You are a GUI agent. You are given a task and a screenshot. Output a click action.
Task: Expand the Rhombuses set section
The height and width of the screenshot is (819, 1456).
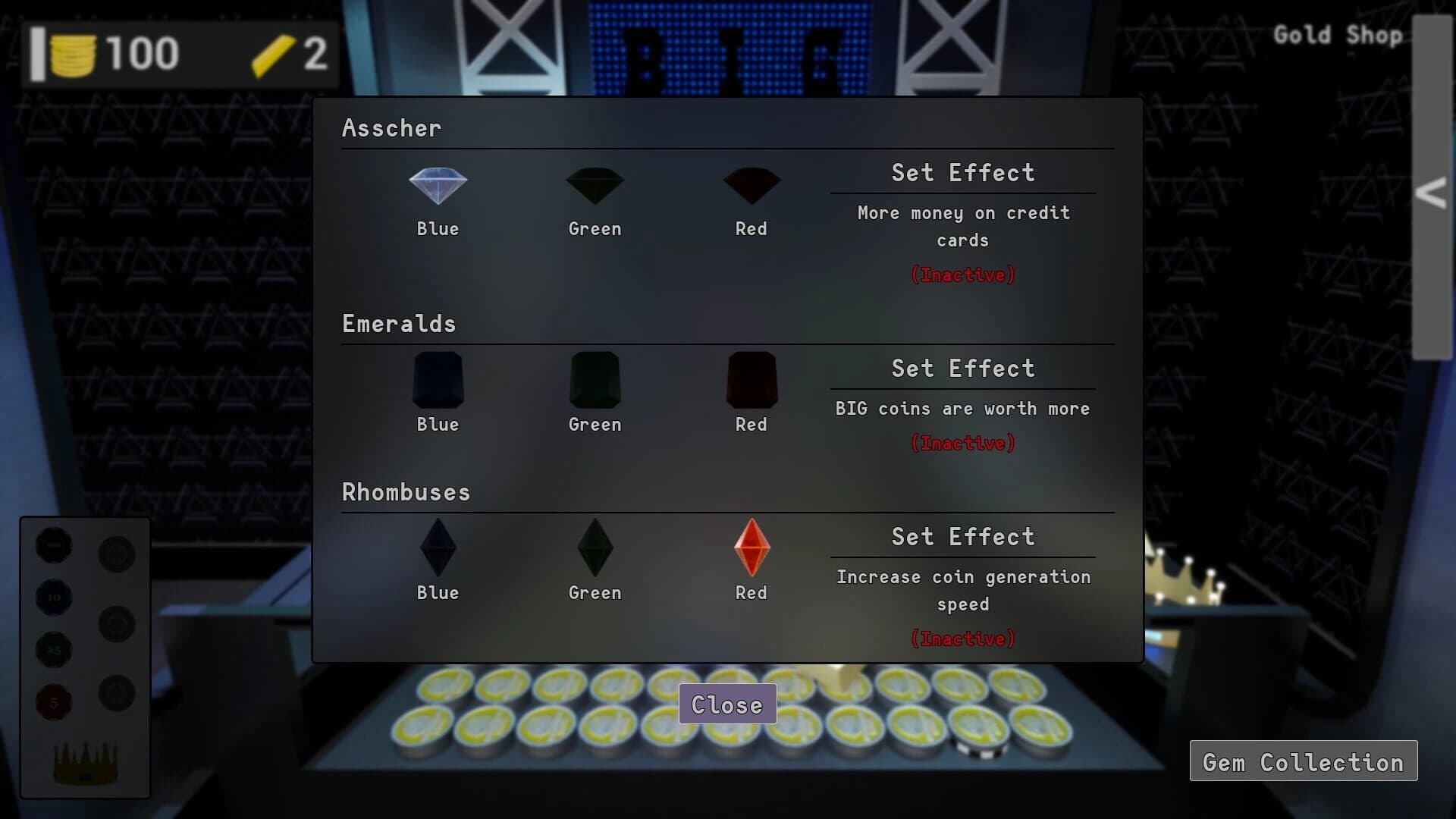pos(406,491)
